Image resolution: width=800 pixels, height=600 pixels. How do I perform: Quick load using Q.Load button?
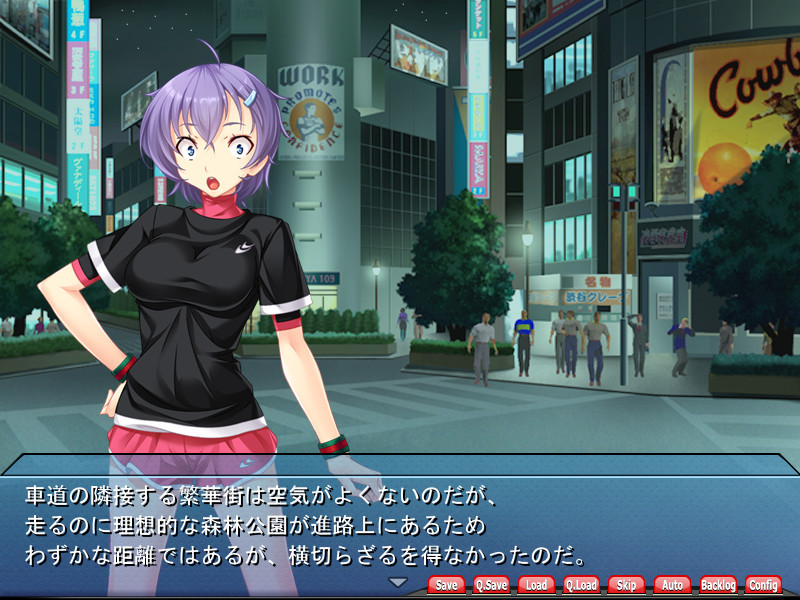(x=581, y=585)
